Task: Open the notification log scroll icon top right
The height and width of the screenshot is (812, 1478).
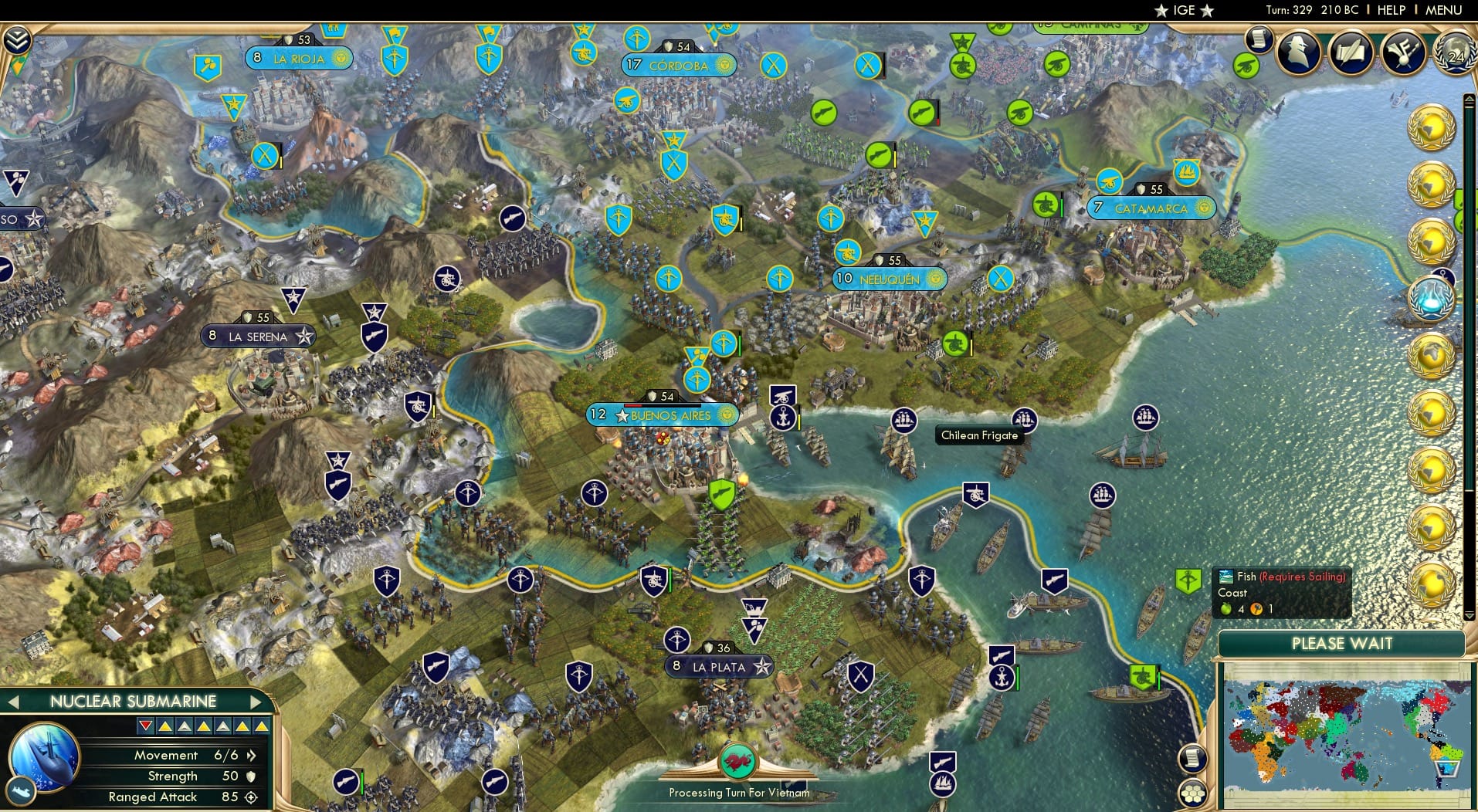Action: (x=1260, y=40)
